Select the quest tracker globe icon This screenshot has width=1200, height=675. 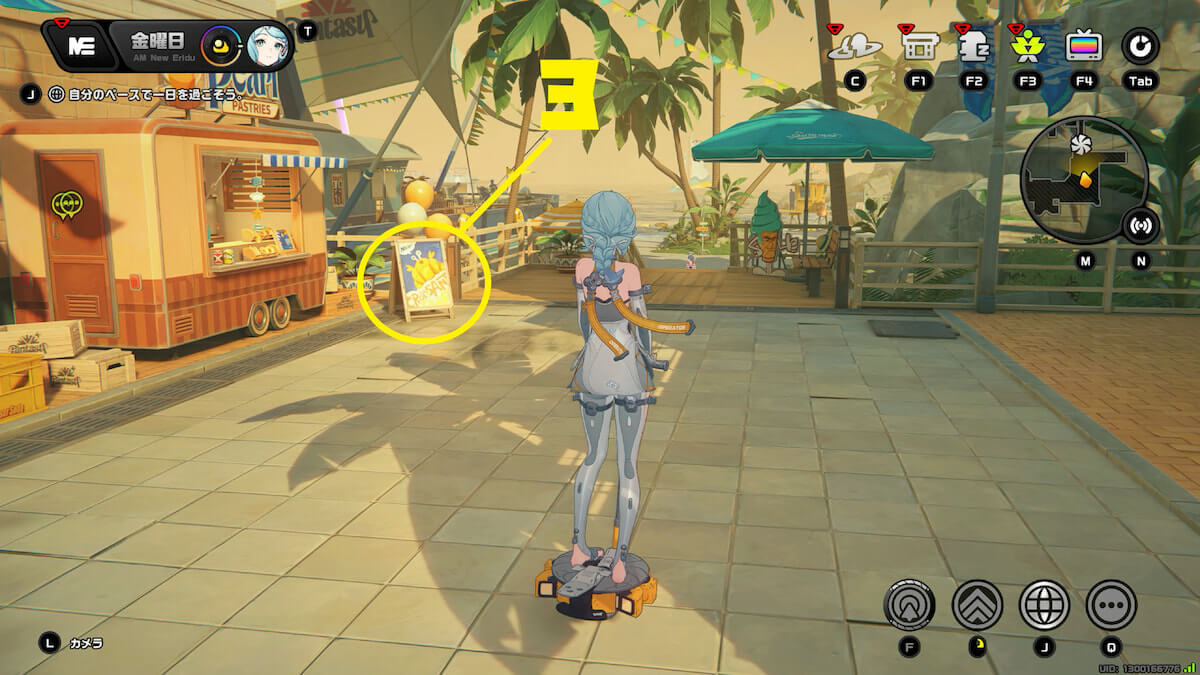56,94
